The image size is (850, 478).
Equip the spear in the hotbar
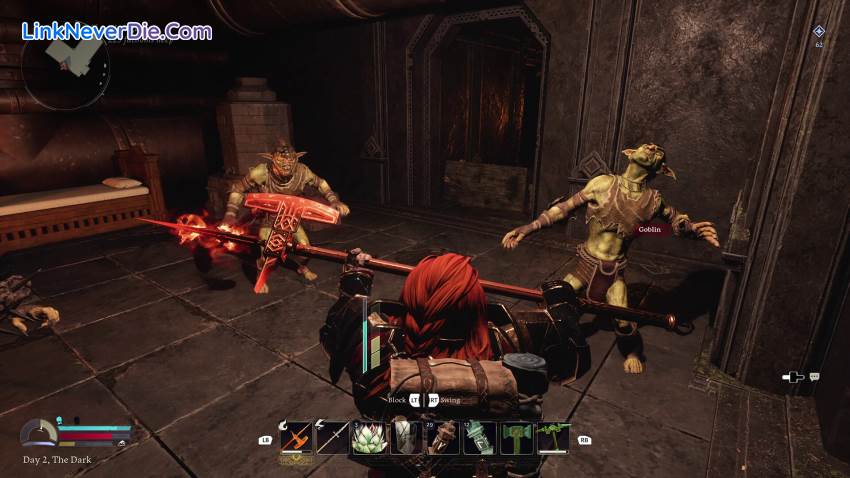pos(333,438)
